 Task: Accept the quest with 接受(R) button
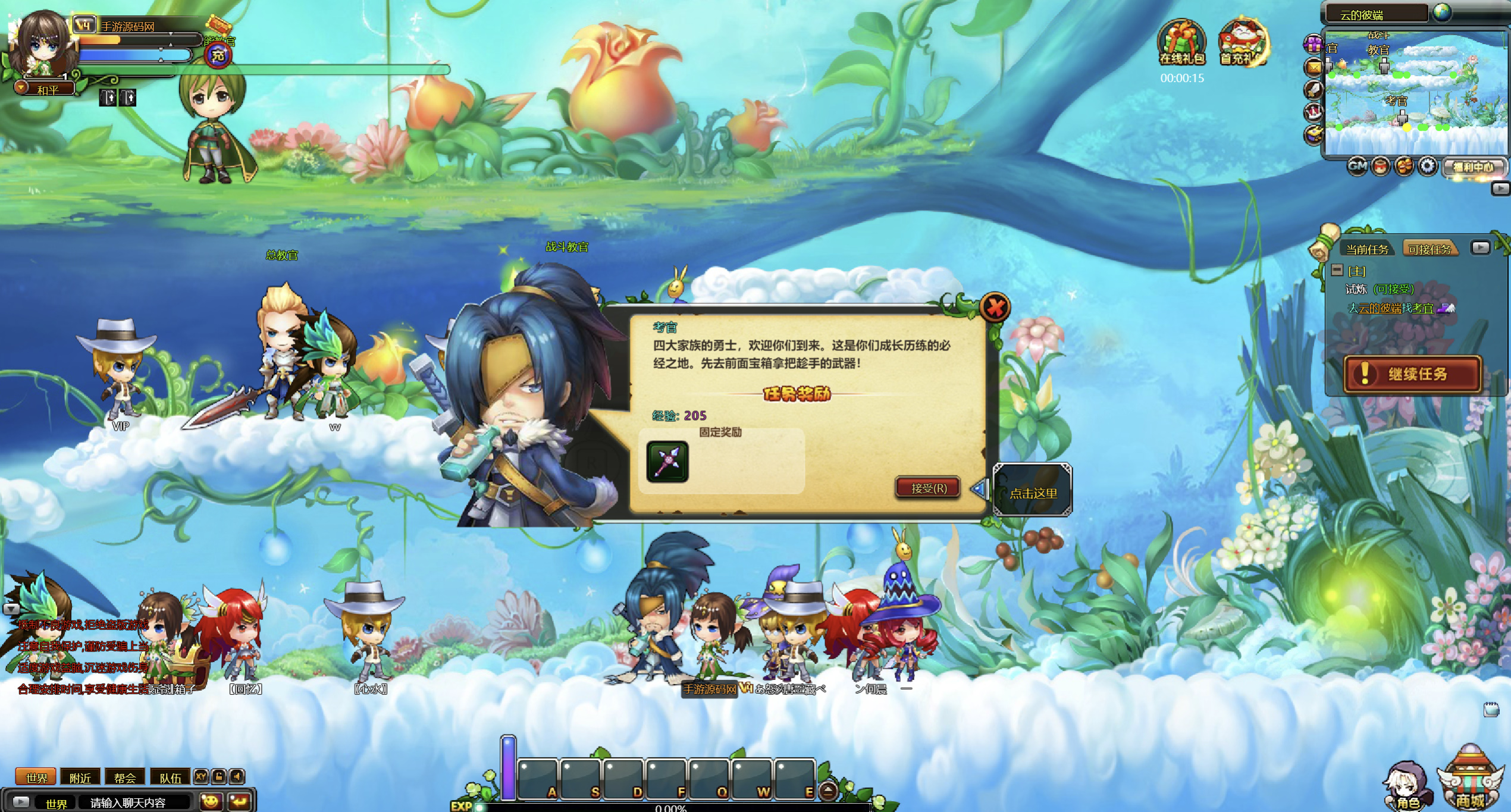coord(928,488)
